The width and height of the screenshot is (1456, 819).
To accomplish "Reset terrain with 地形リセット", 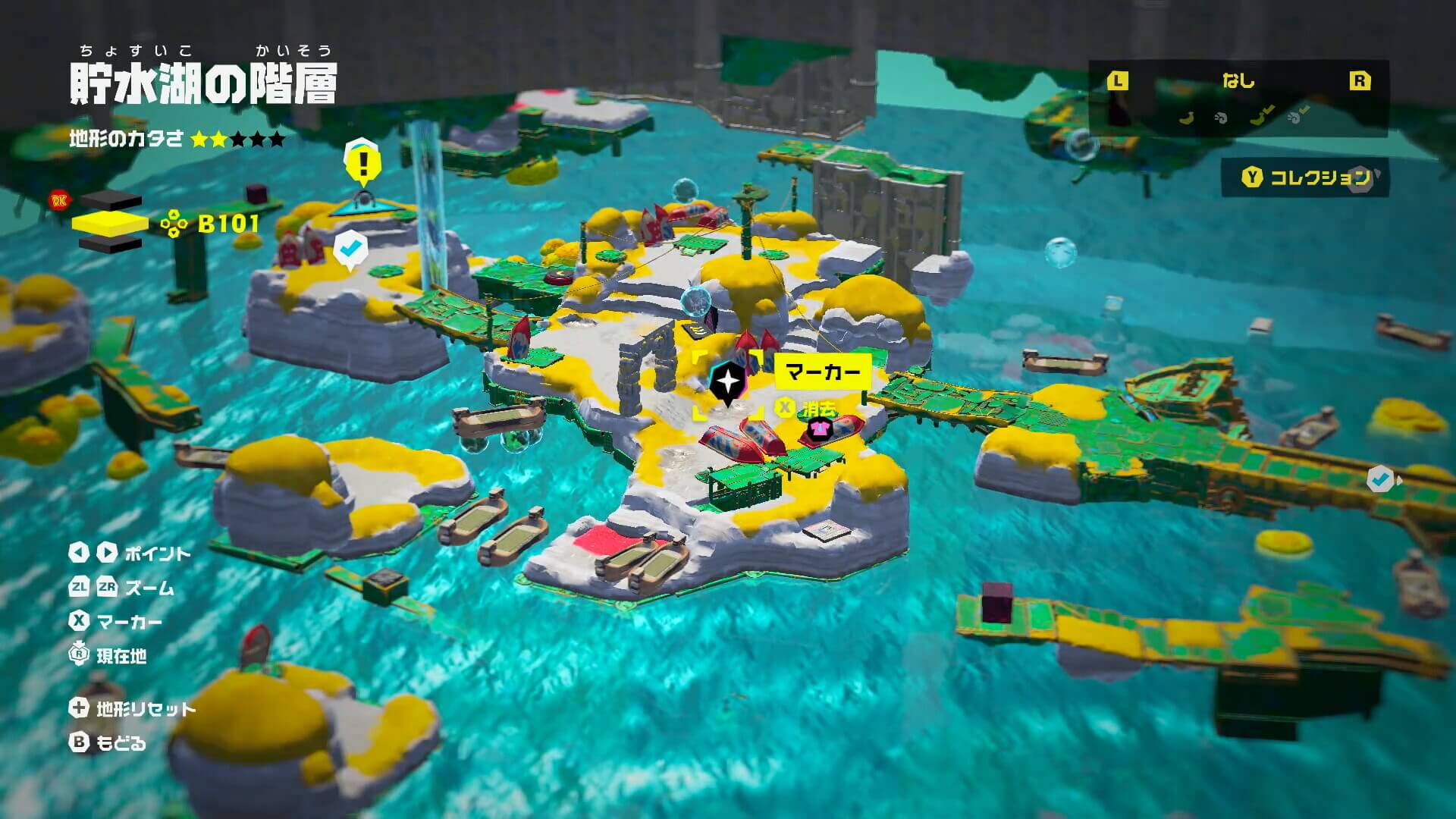I will tap(133, 709).
